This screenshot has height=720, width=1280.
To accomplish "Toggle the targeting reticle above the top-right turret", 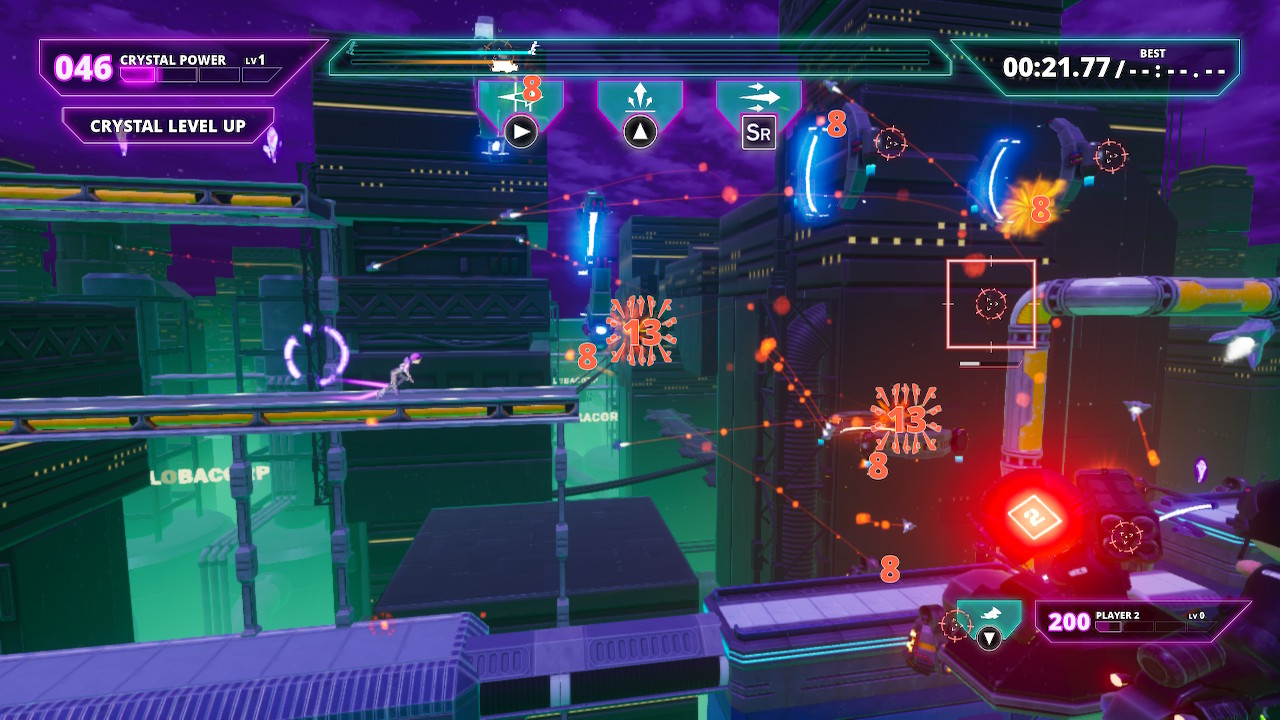I will (1111, 156).
